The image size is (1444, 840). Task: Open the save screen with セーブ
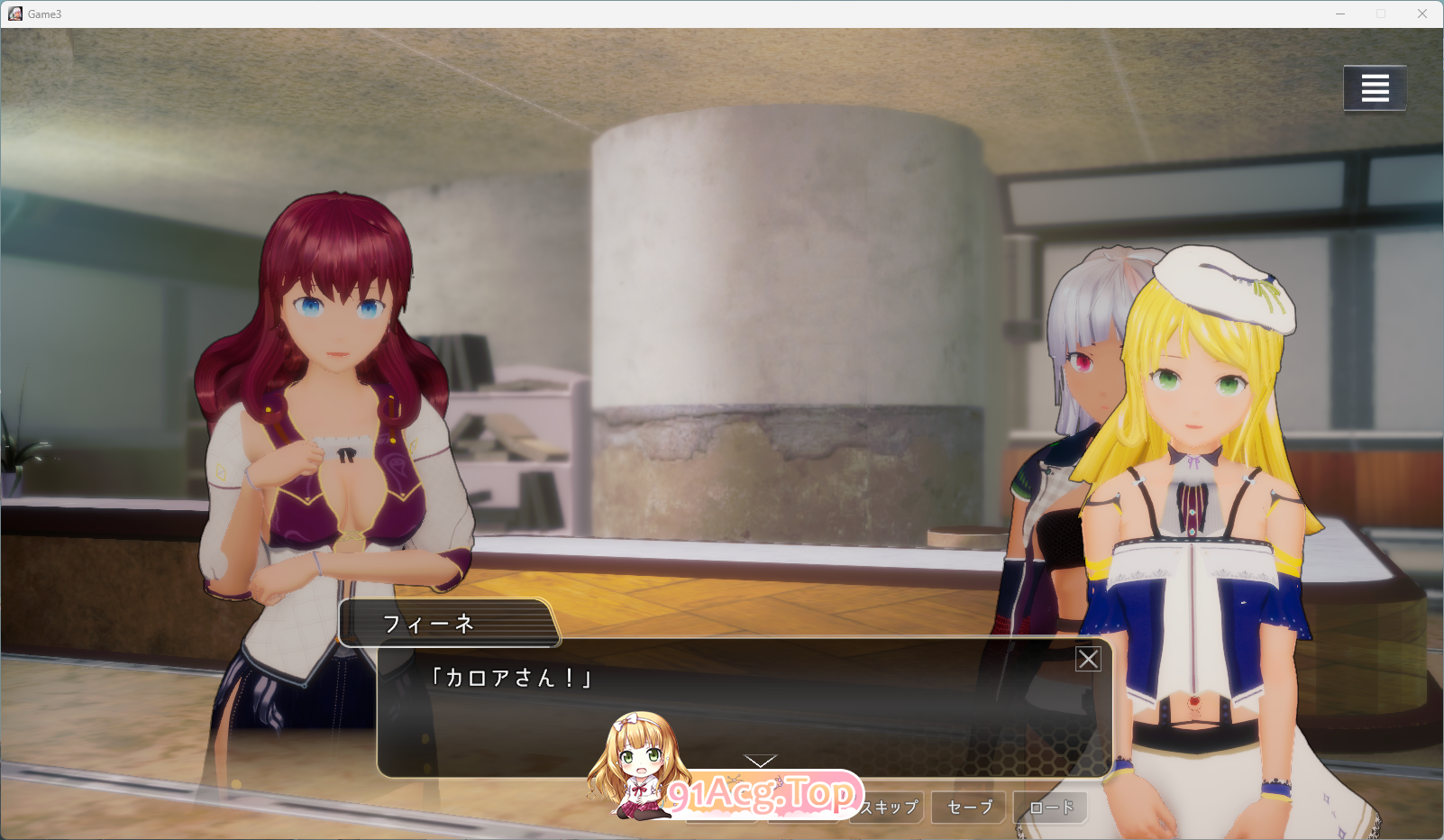pos(967,808)
